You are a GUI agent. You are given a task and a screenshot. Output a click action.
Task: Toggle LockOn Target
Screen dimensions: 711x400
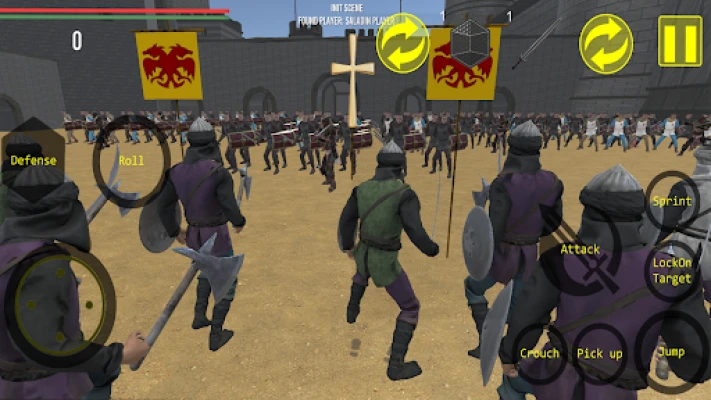click(671, 272)
